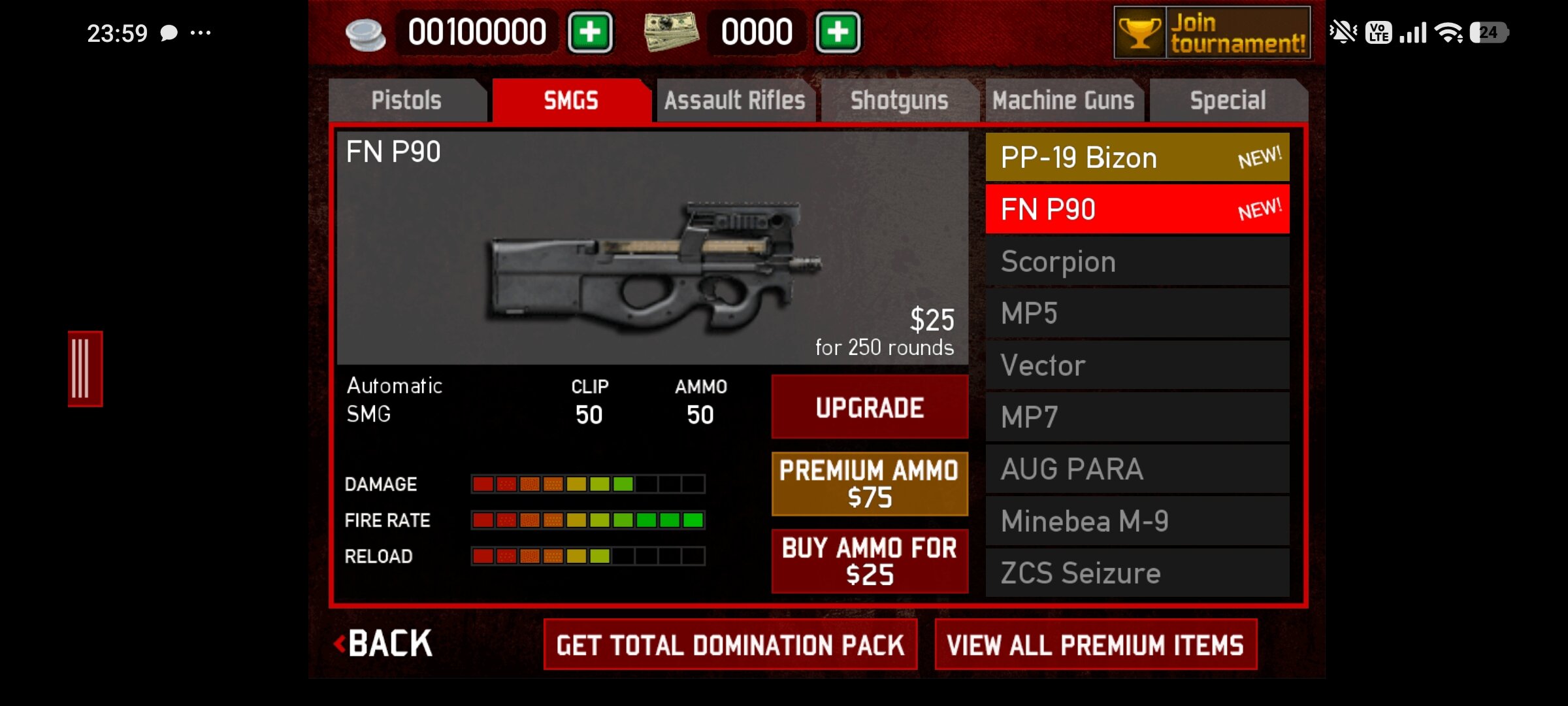Select the Scorpion SMG entry
1568x706 pixels.
(1137, 261)
